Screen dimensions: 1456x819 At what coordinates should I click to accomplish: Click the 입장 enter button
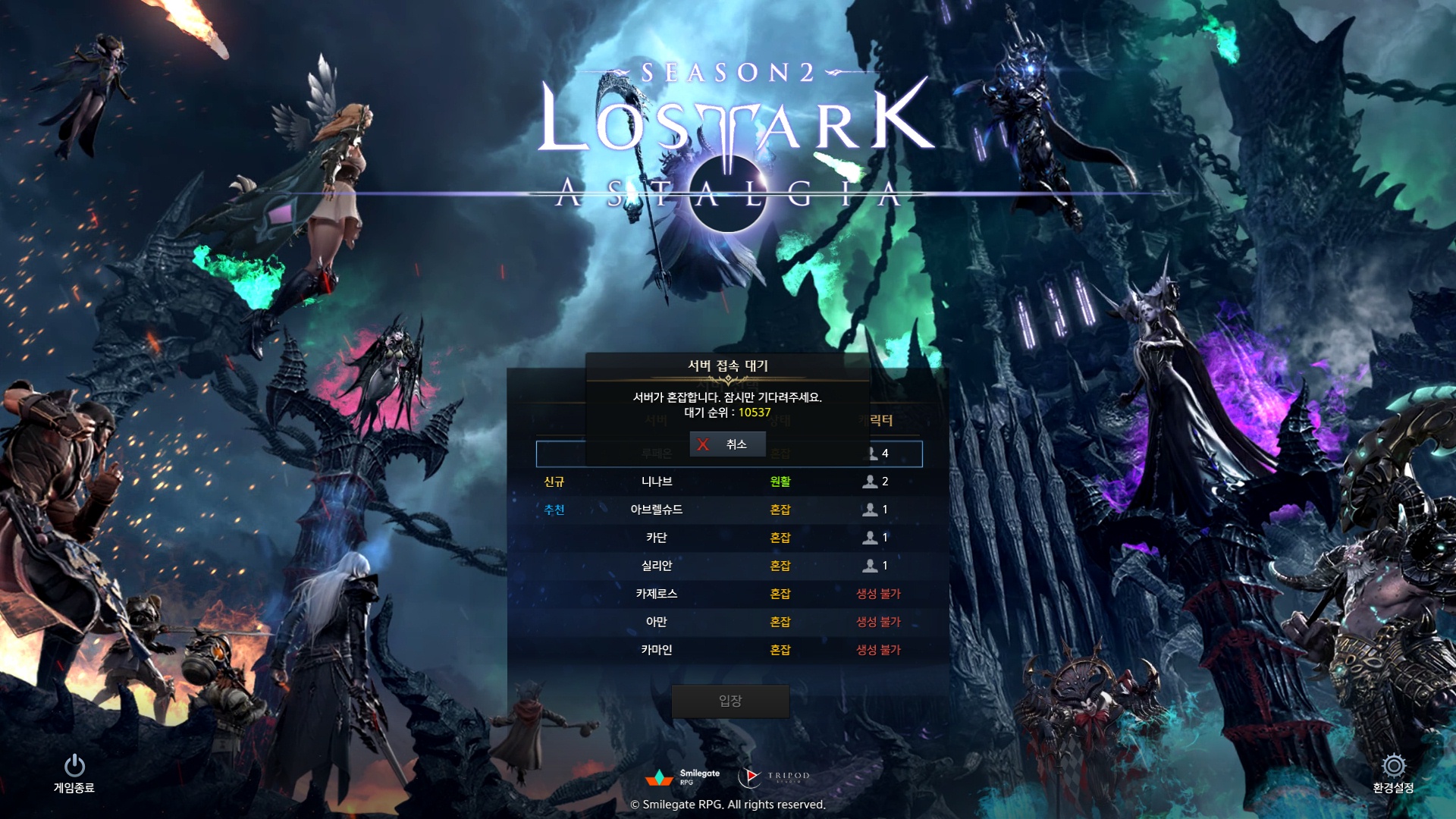(x=730, y=701)
